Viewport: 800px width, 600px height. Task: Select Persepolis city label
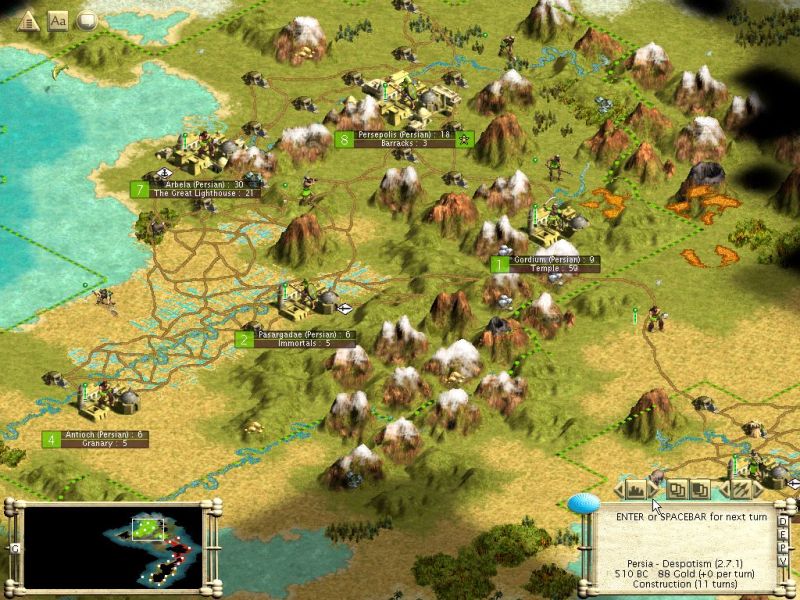coord(404,134)
